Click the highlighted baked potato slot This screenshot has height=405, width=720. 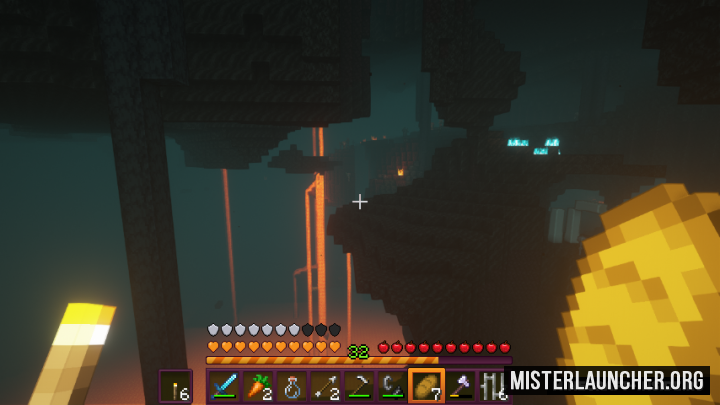[427, 386]
